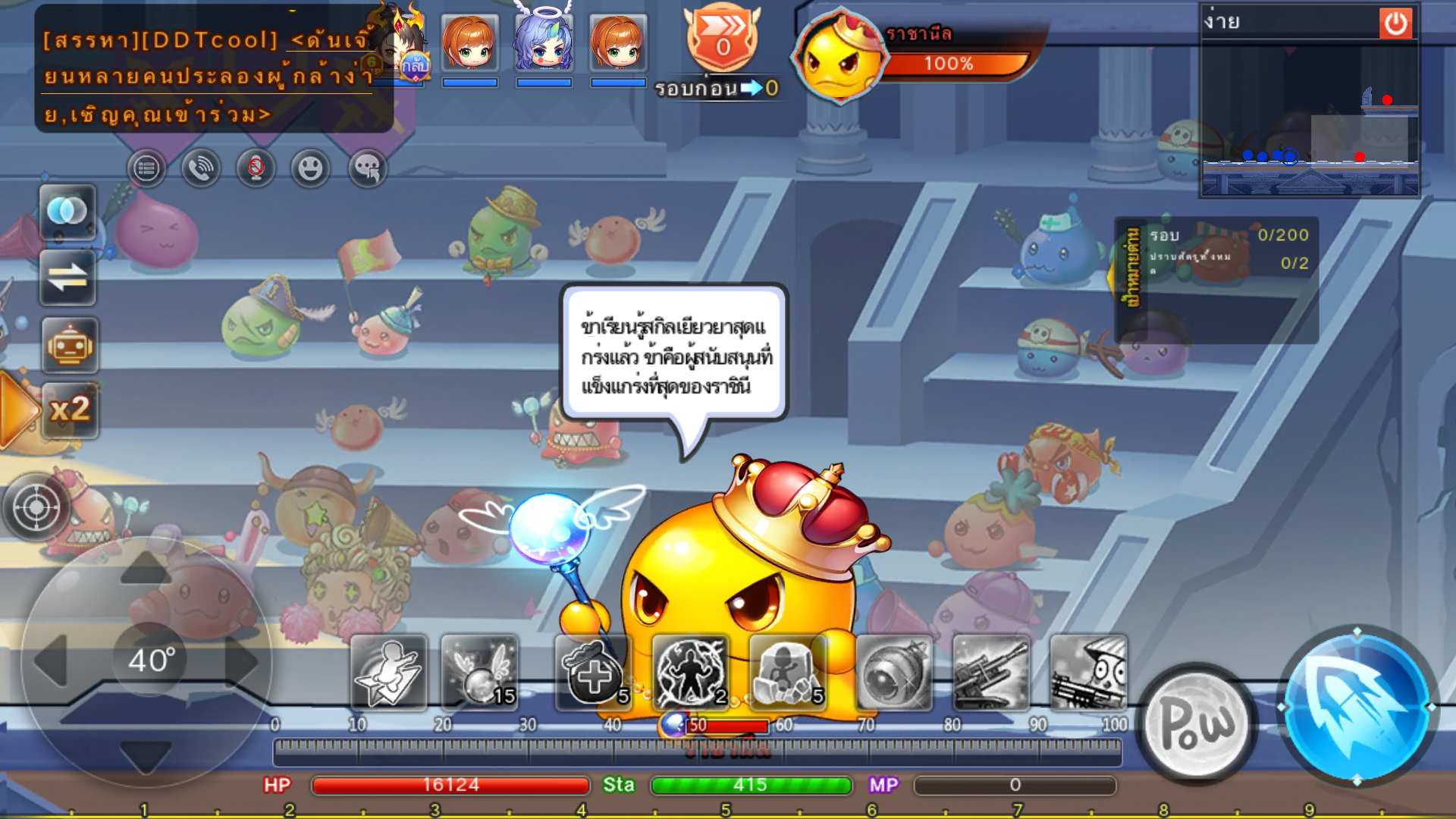Fire using the blue rocket button

(x=1357, y=706)
